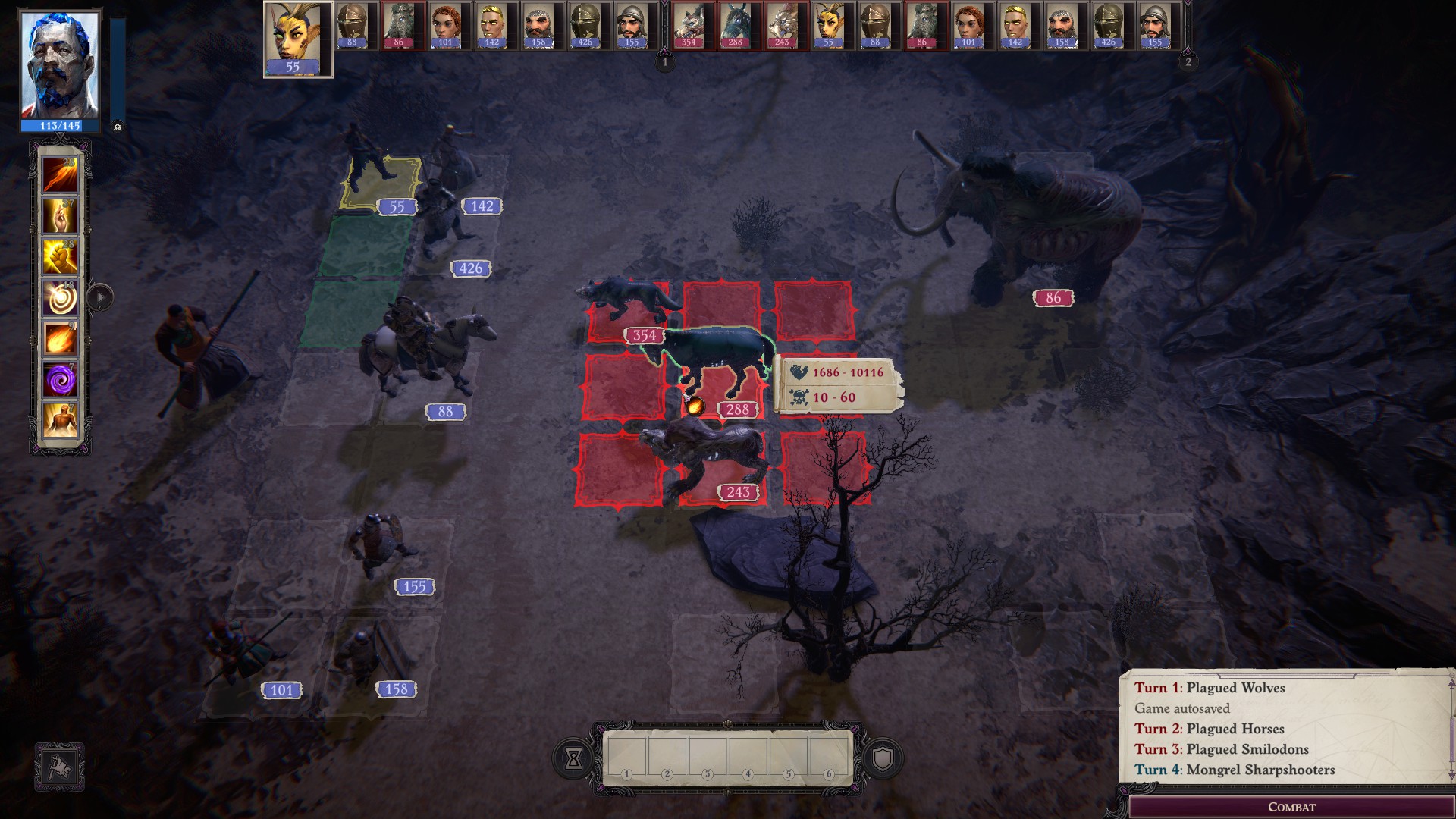The width and height of the screenshot is (1456, 819).
Task: Pick the plagued horse portrait showing 288
Action: pos(735,26)
